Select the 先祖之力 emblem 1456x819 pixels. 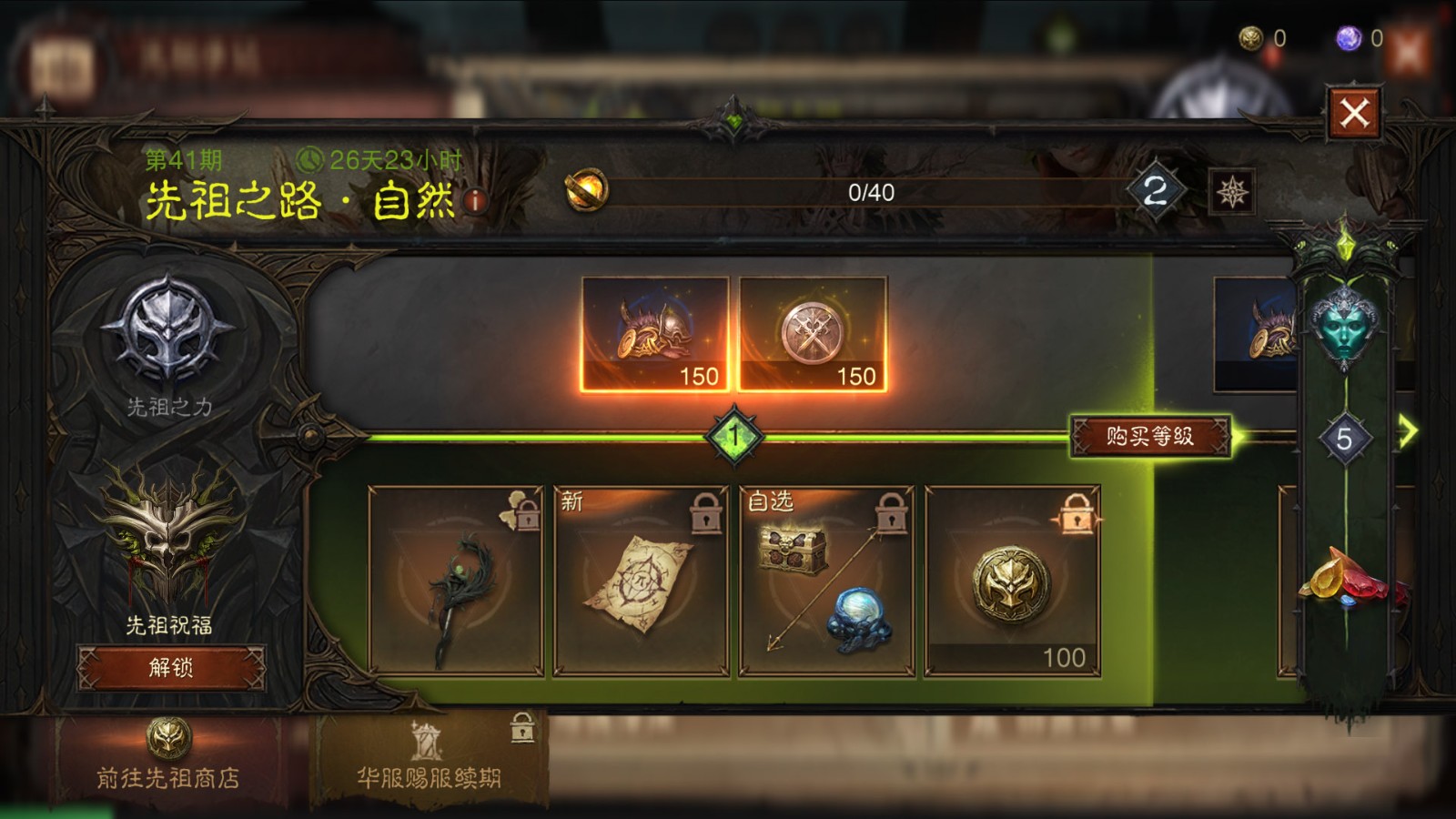pyautogui.click(x=169, y=332)
